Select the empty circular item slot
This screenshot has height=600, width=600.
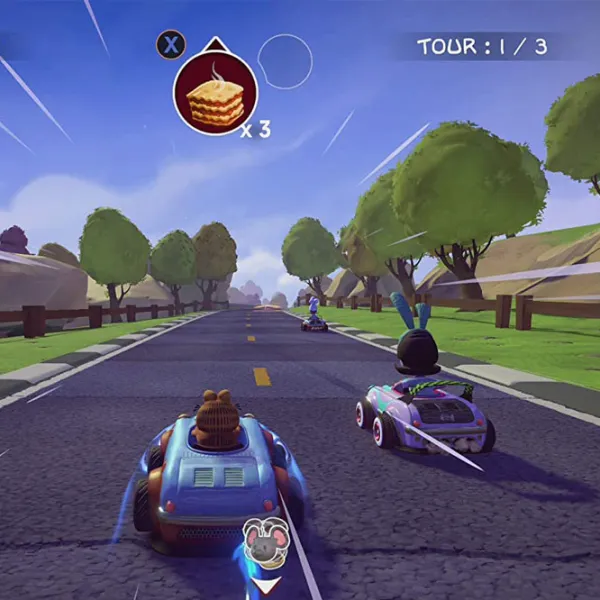[x=285, y=61]
